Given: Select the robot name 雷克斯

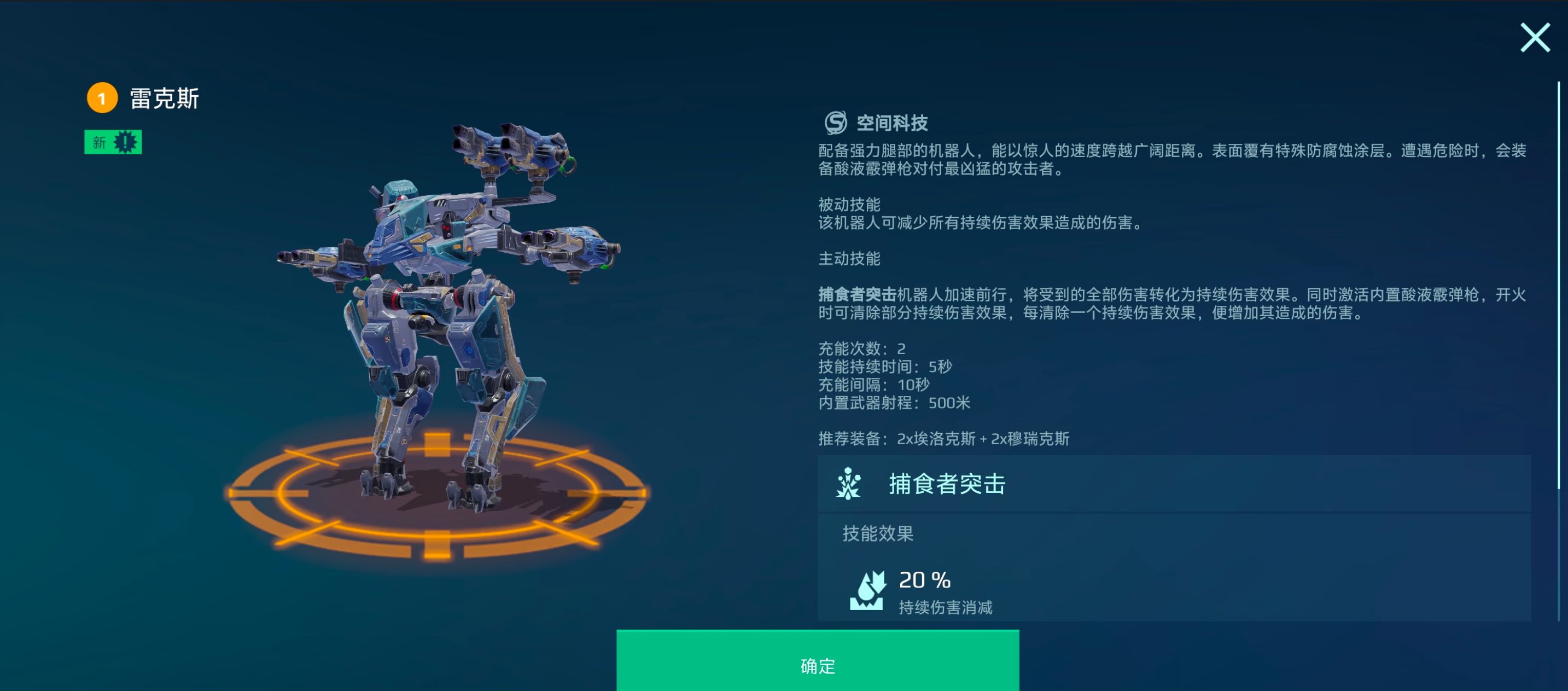Looking at the screenshot, I should click(x=165, y=96).
